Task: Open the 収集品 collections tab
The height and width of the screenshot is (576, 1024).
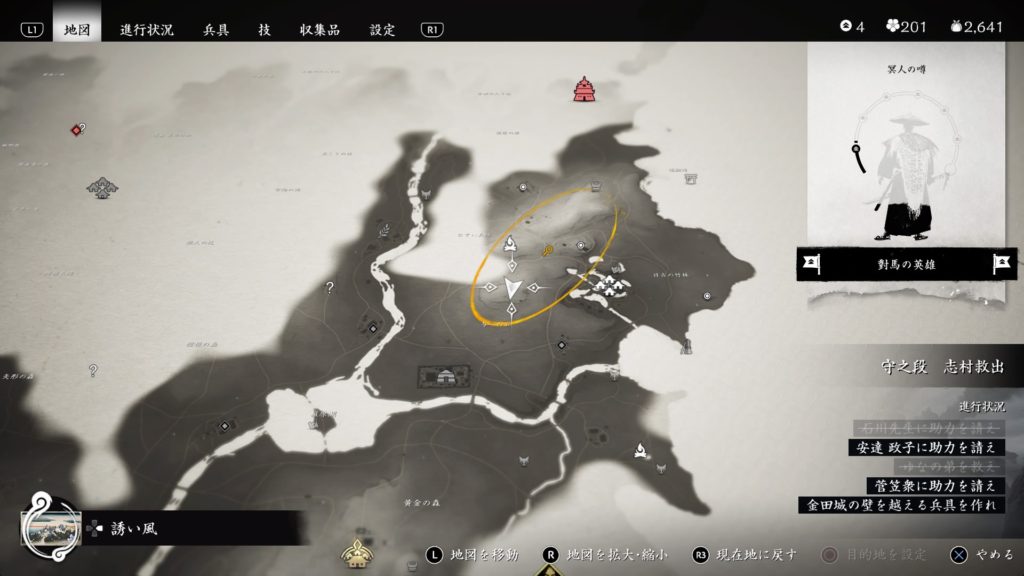Action: 320,29
